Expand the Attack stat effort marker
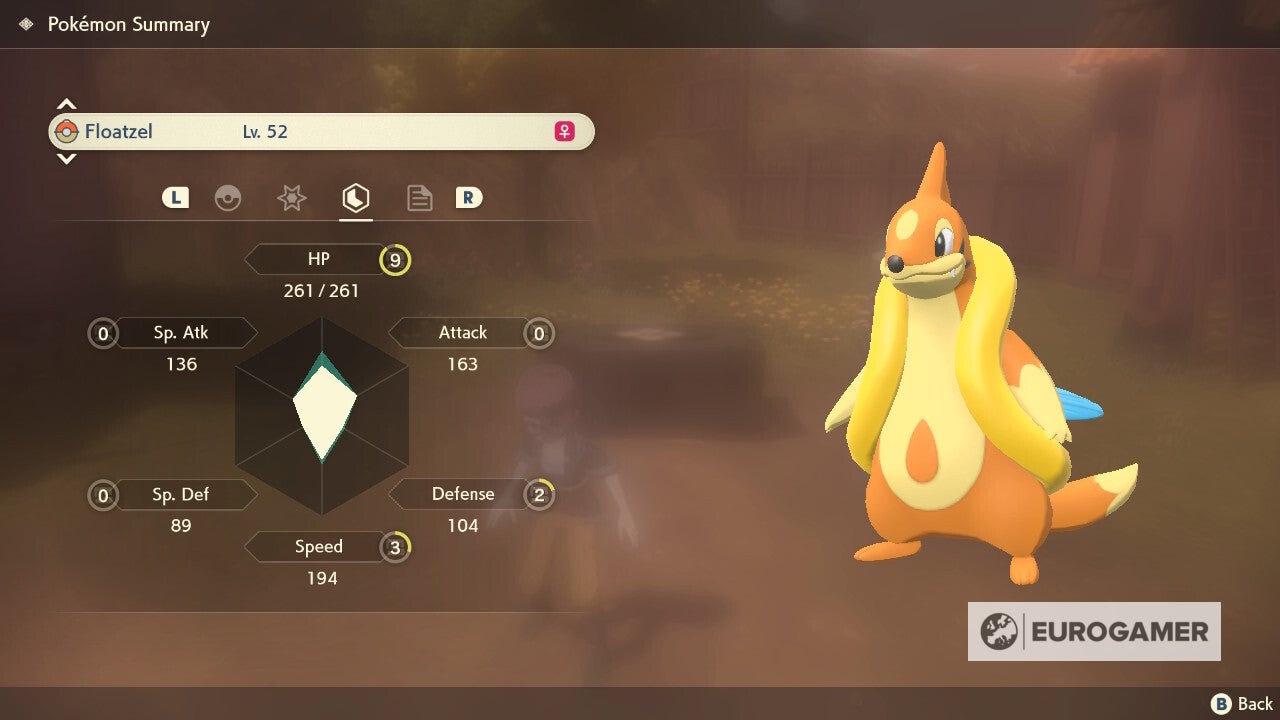The height and width of the screenshot is (720, 1280). coord(539,333)
